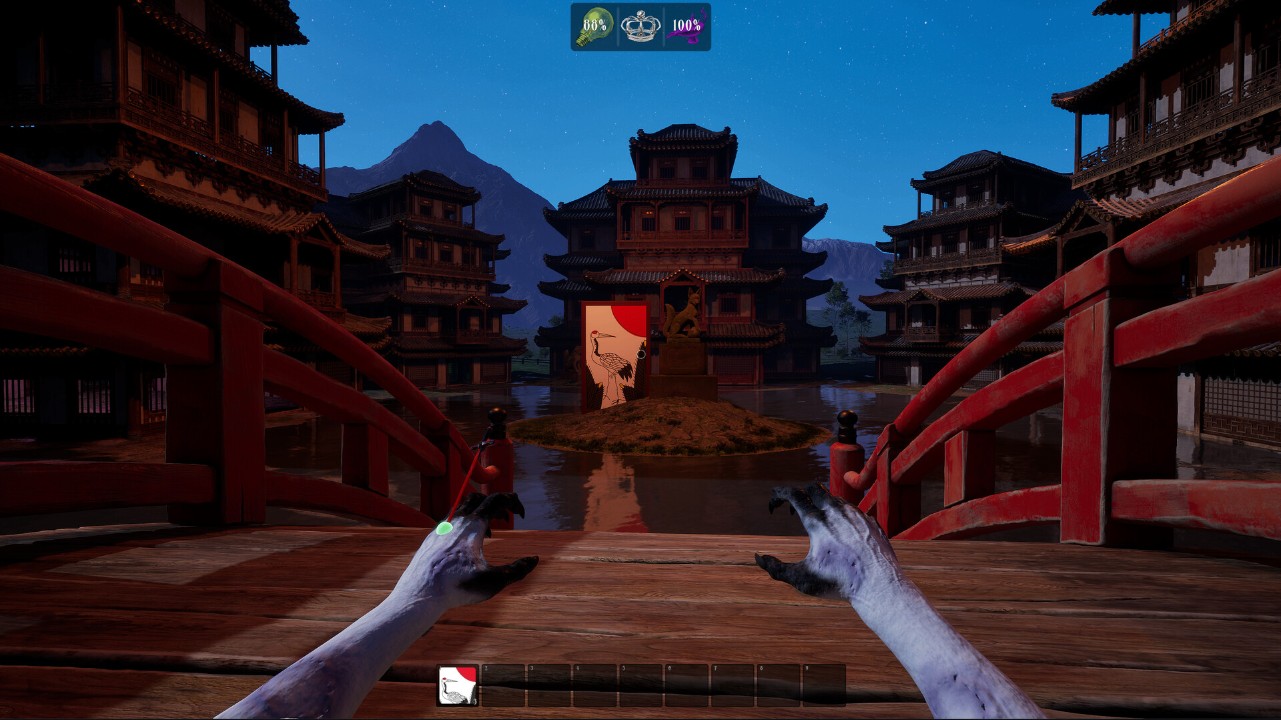Click the silver crown HUD icon
Screen dimensions: 1281x720
tap(640, 26)
